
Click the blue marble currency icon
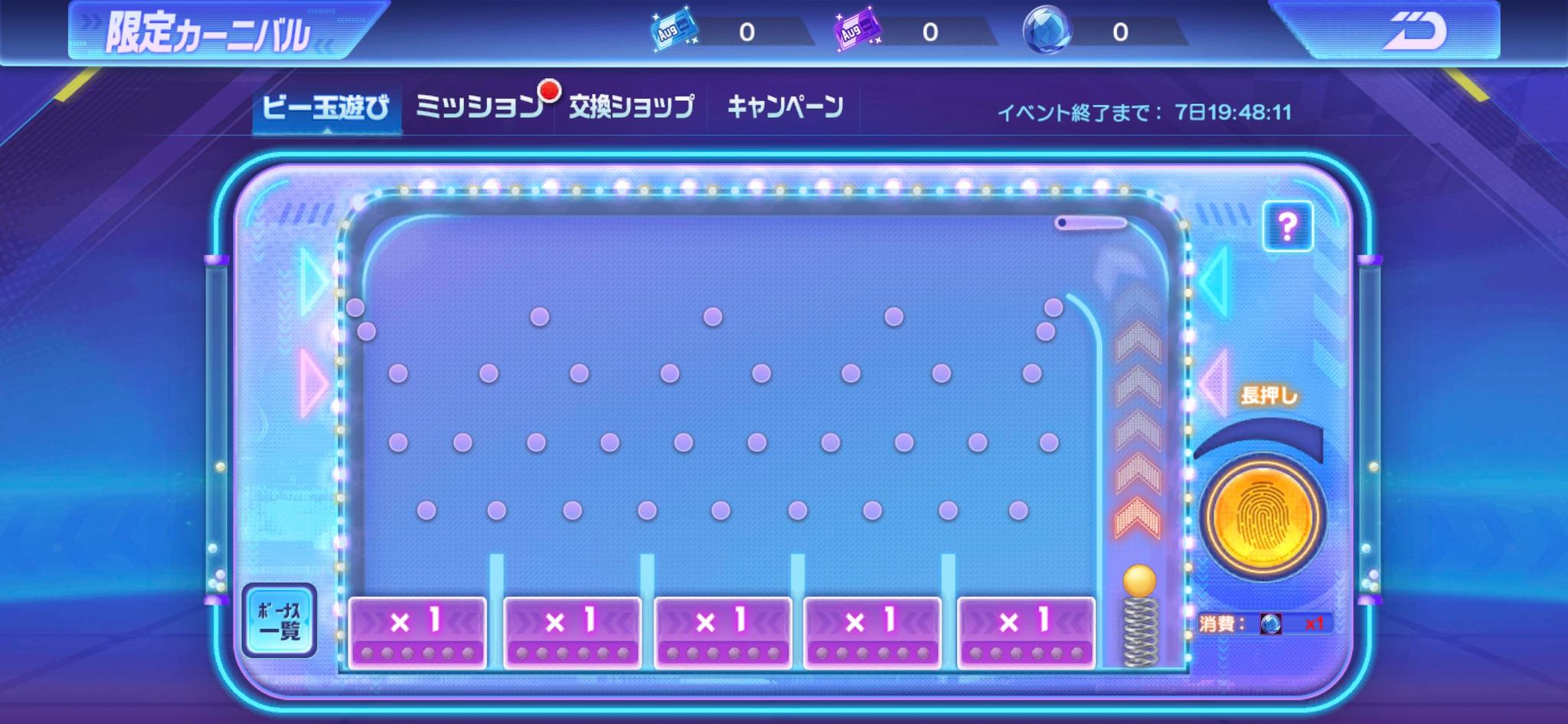(1047, 31)
